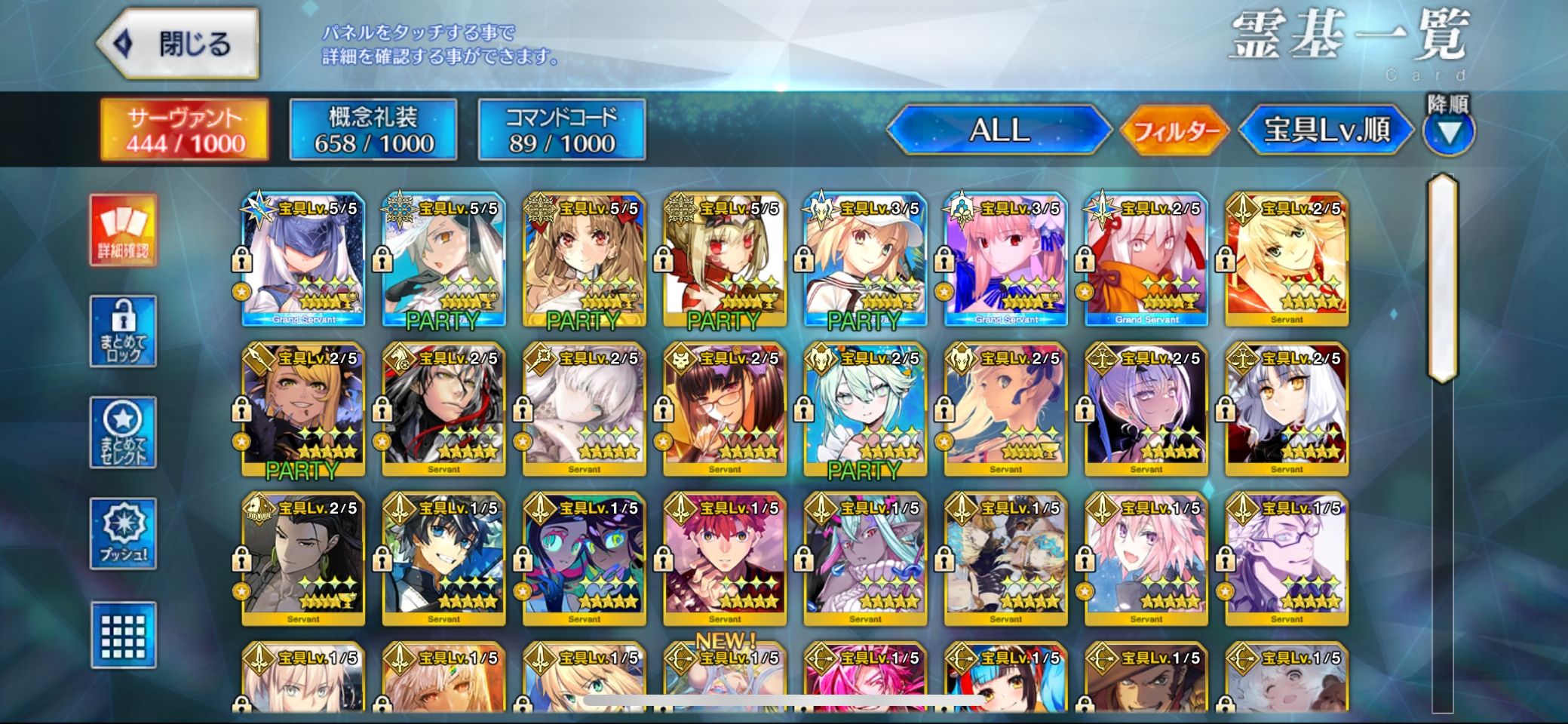Image resolution: width=1568 pixels, height=724 pixels.
Task: Choose the blue-eyed dark-haired grinning servant
Action: point(443,560)
